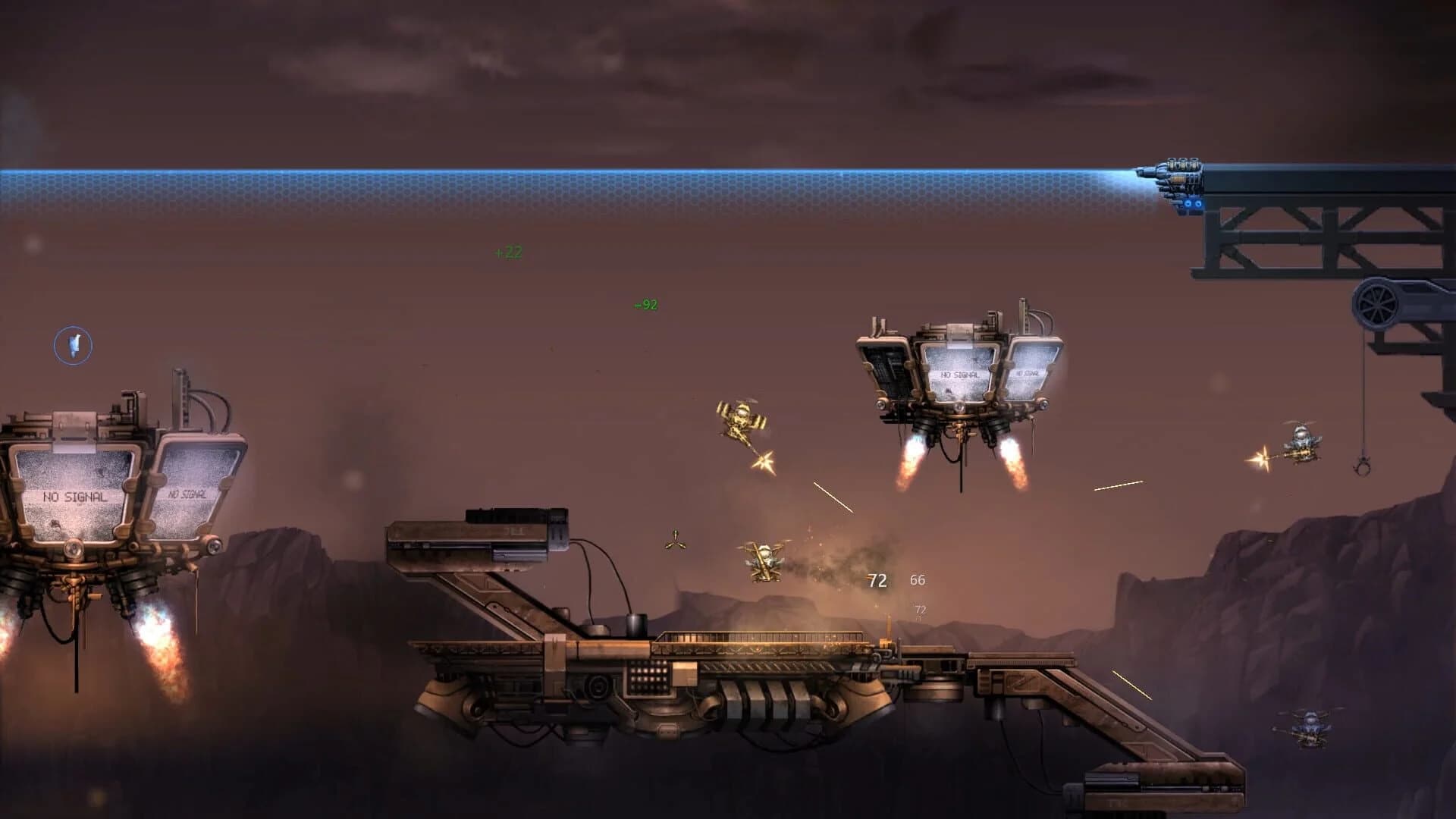Collect the circled blue item pickup
The image size is (1456, 819).
coord(73,345)
